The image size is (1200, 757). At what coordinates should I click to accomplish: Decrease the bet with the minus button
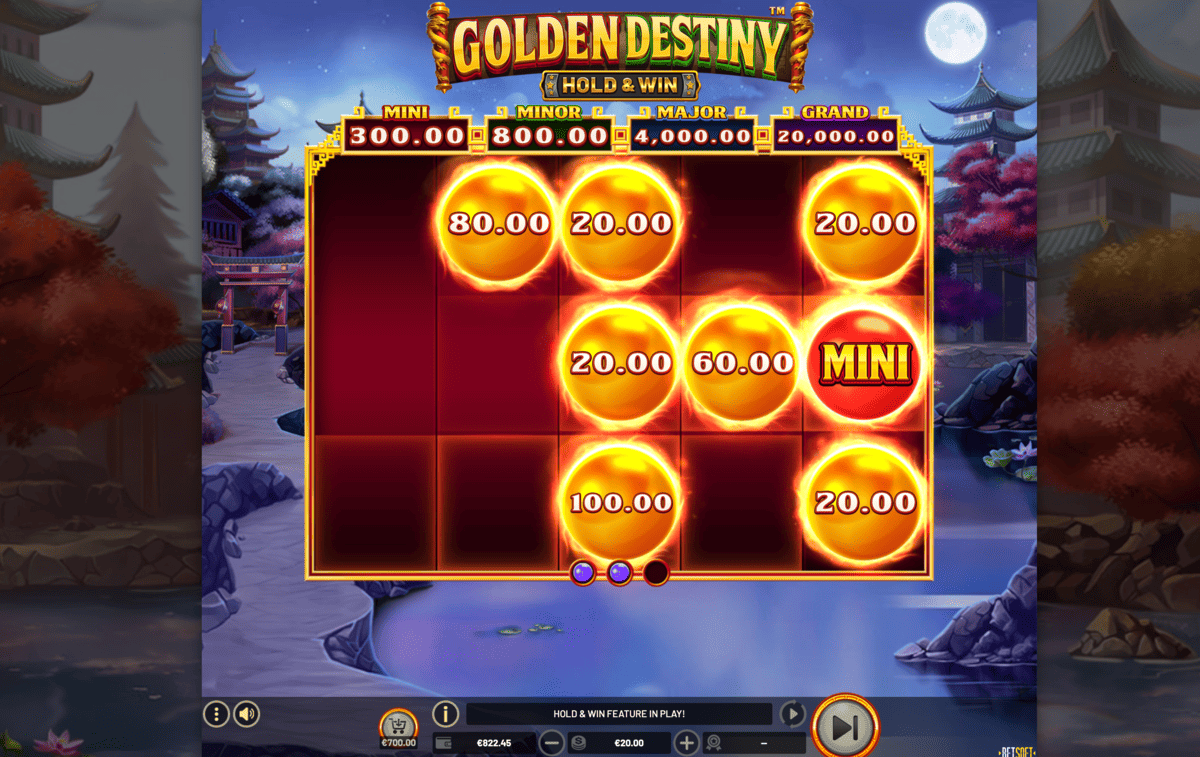pyautogui.click(x=552, y=743)
